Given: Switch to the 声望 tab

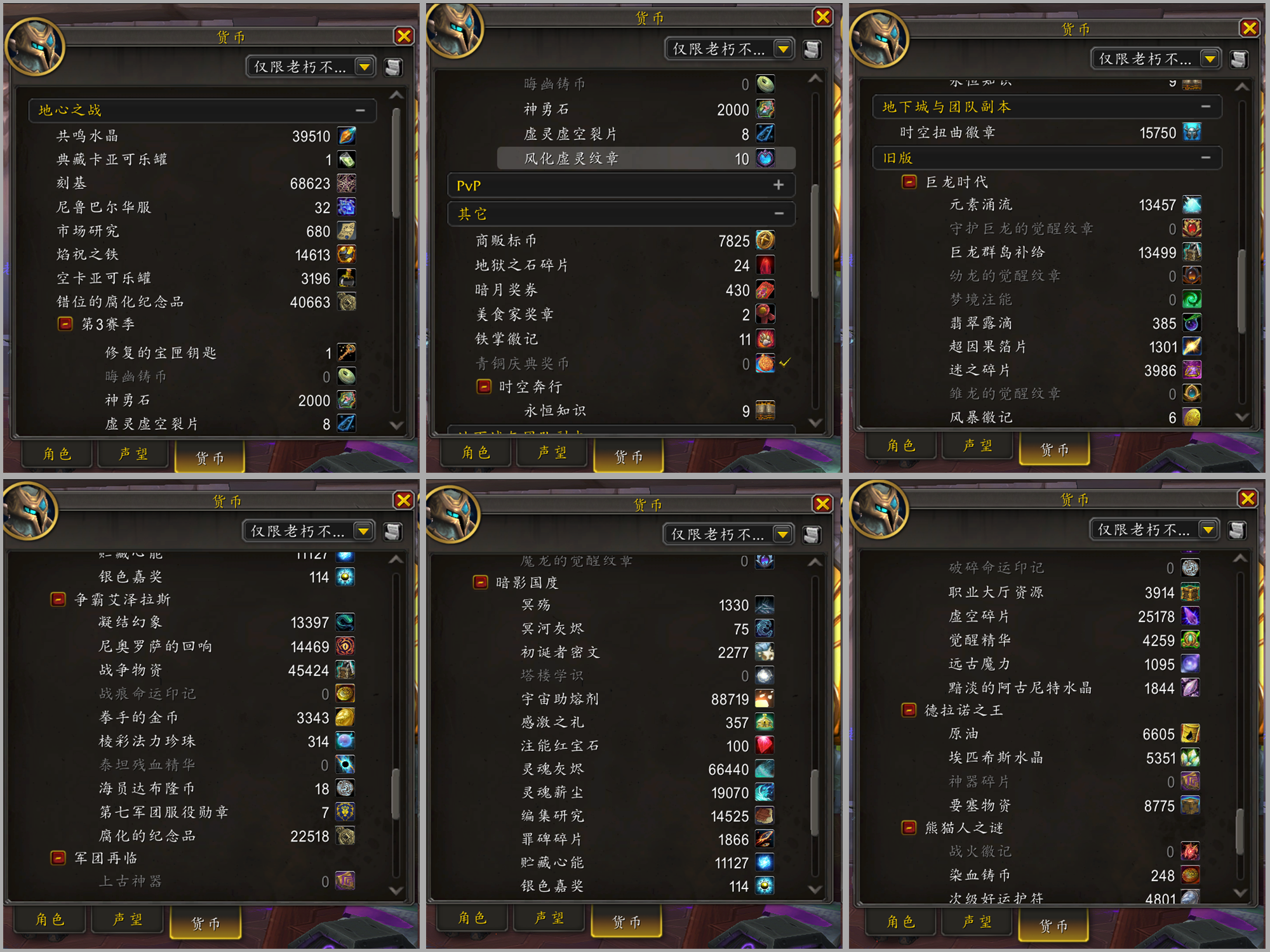Looking at the screenshot, I should [132, 454].
